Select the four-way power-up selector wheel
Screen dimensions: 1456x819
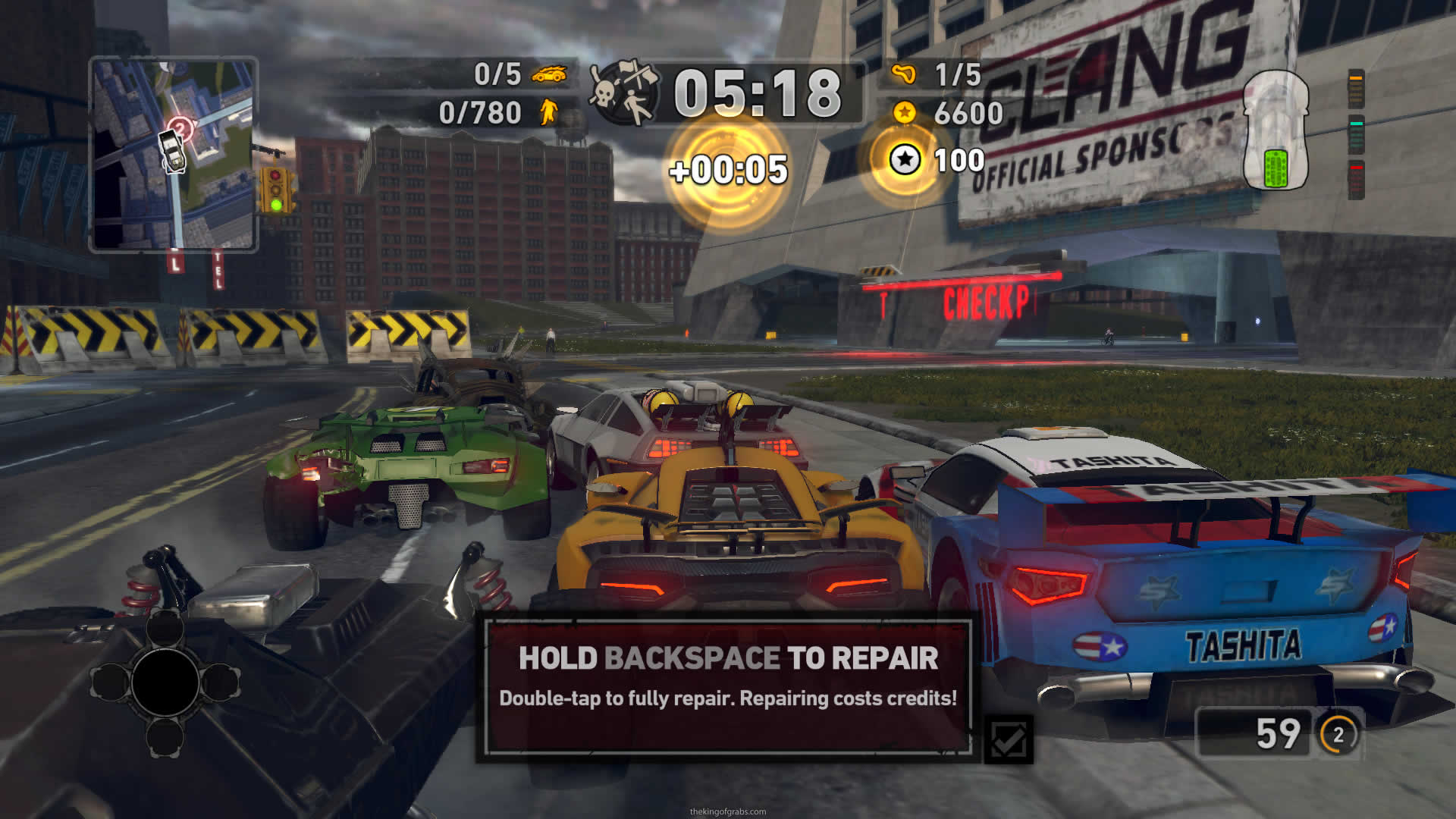tap(165, 682)
